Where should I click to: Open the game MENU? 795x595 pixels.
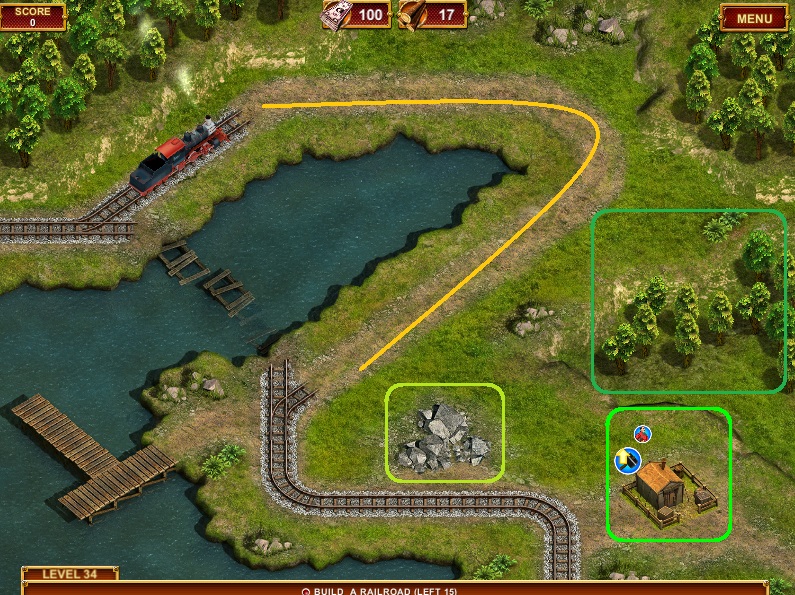[753, 17]
